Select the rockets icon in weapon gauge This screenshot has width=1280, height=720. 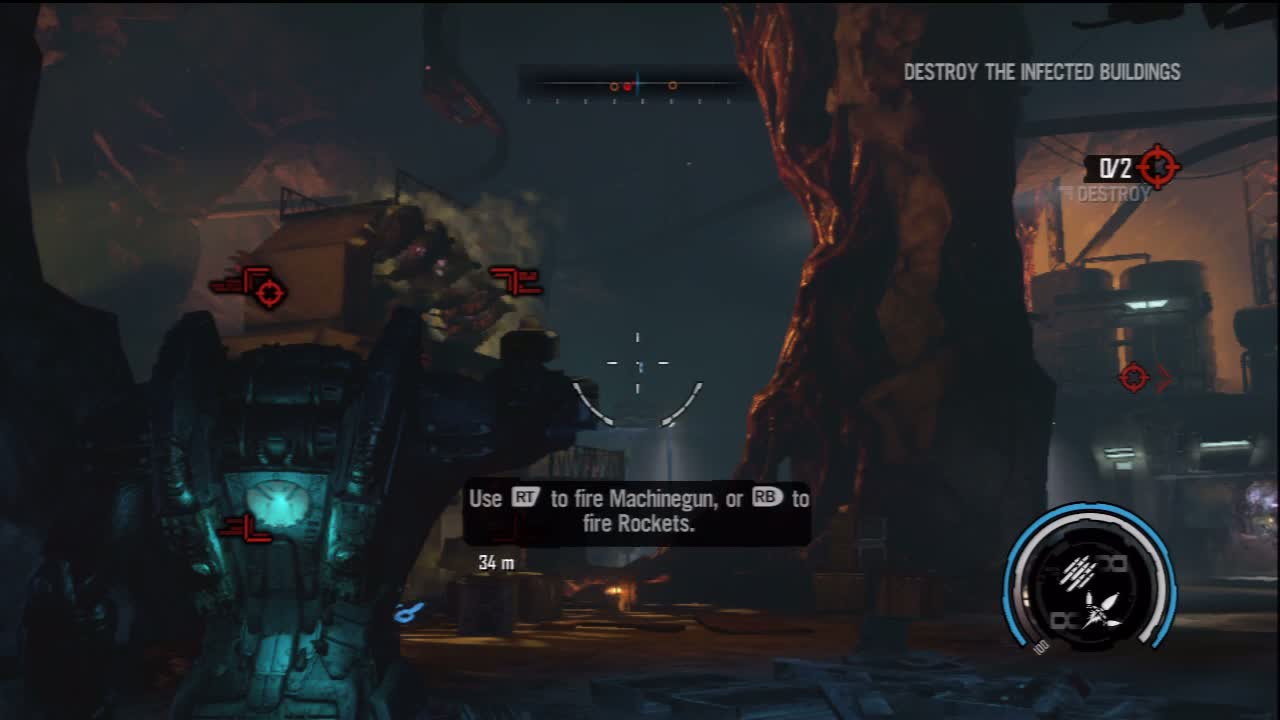[x=1100, y=610]
